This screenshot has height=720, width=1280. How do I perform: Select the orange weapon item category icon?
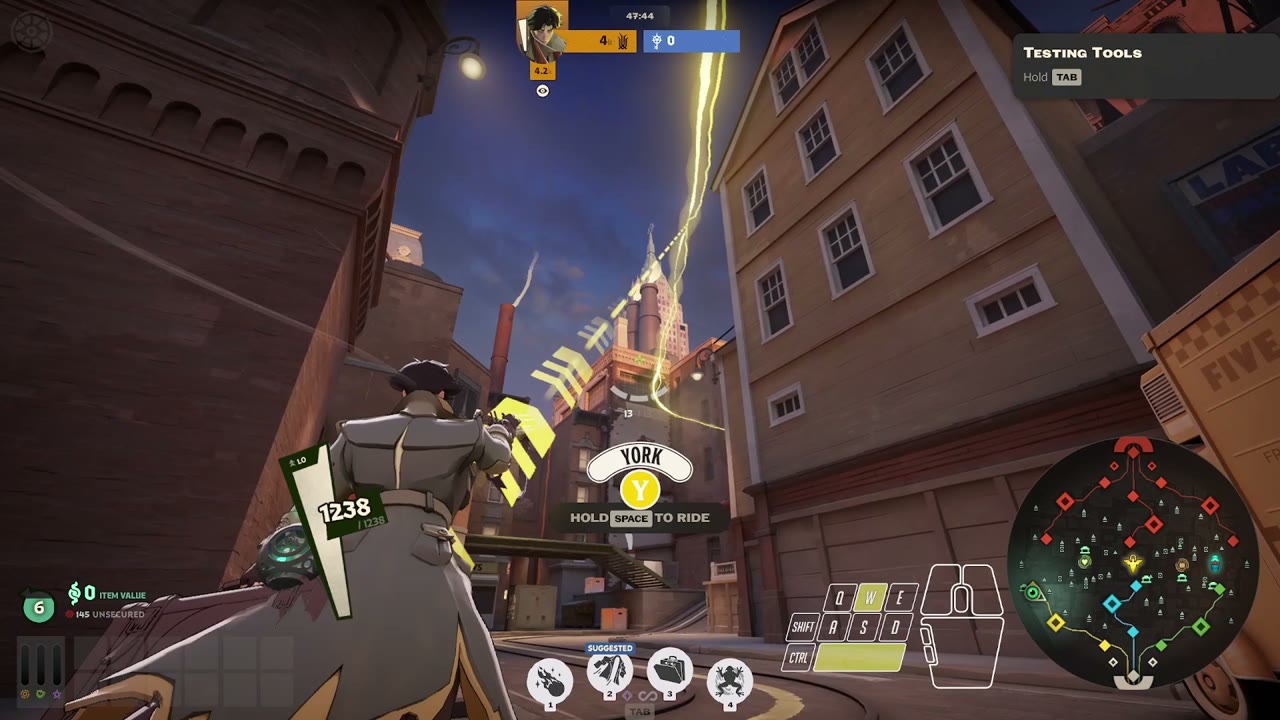coord(25,693)
